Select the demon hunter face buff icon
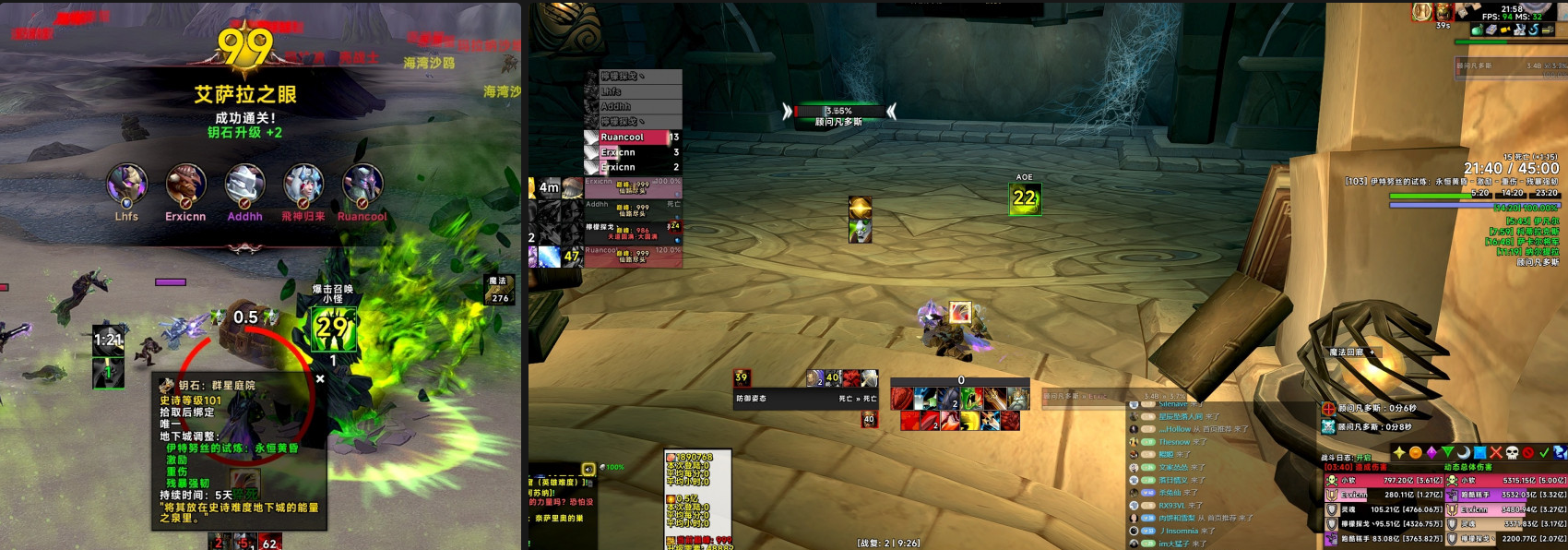The width and height of the screenshot is (1568, 550). (x=861, y=229)
